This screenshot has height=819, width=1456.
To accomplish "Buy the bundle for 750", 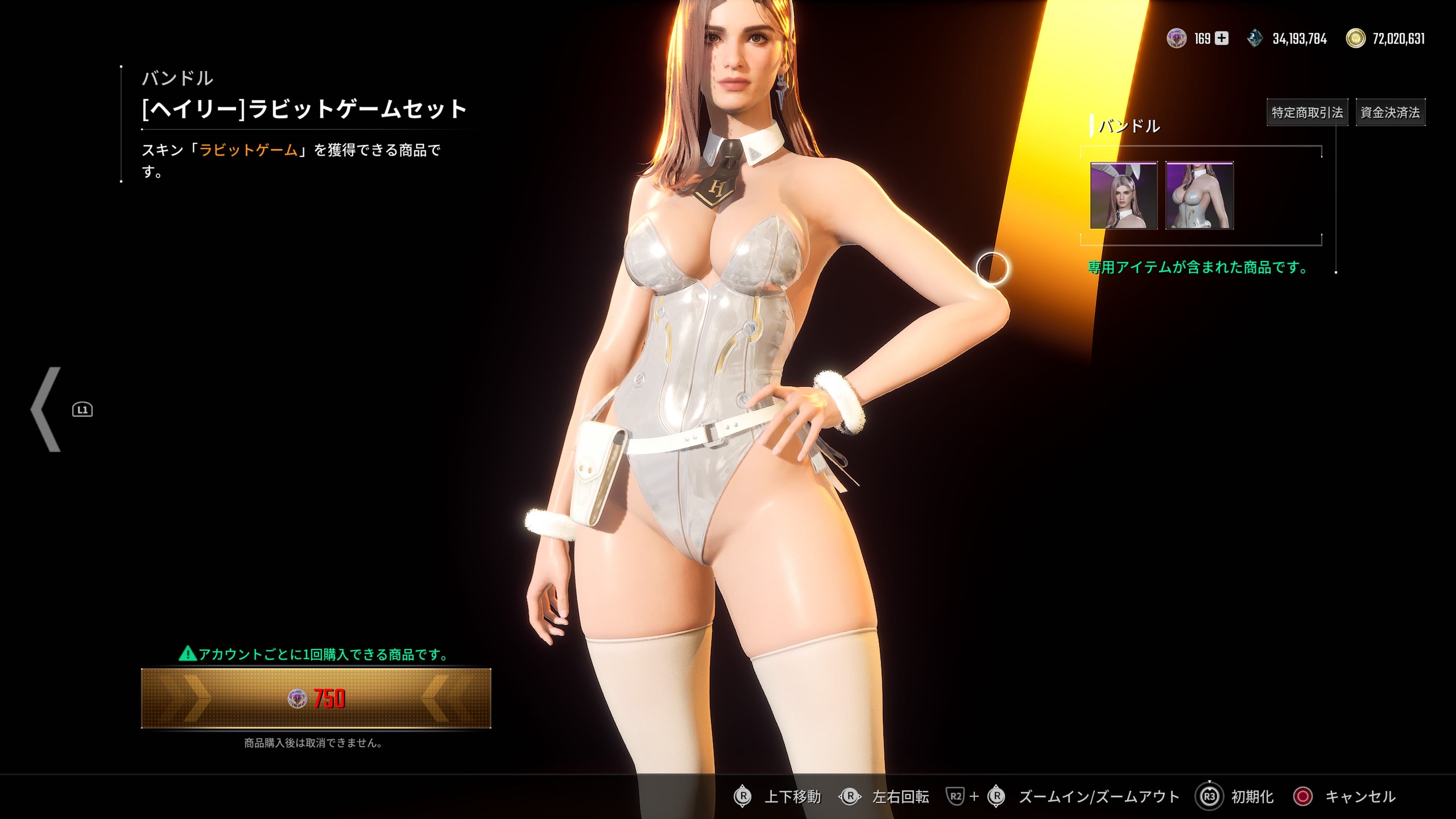I will coord(315,698).
